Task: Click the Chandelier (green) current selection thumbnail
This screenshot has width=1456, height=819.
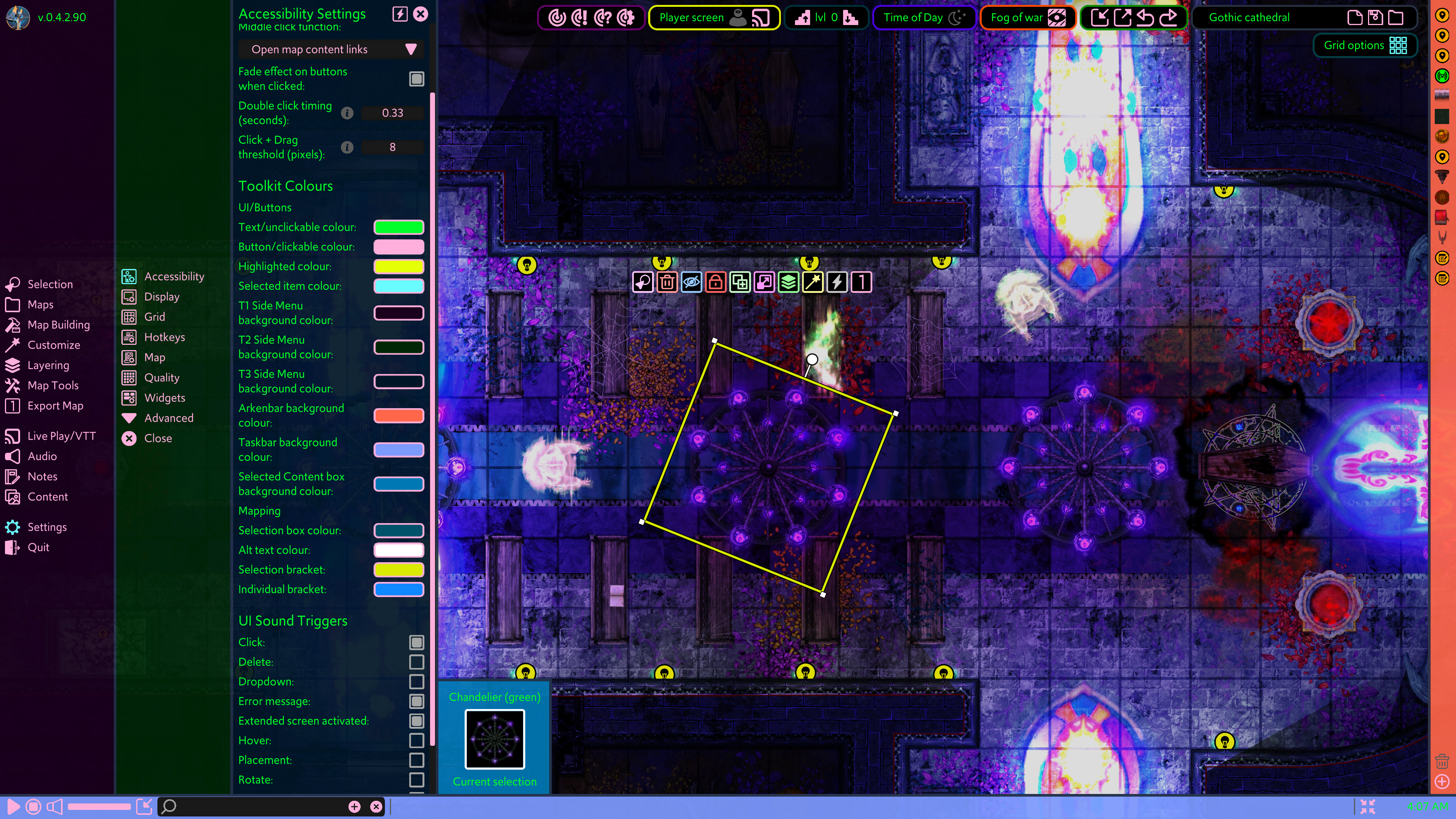Action: click(495, 739)
